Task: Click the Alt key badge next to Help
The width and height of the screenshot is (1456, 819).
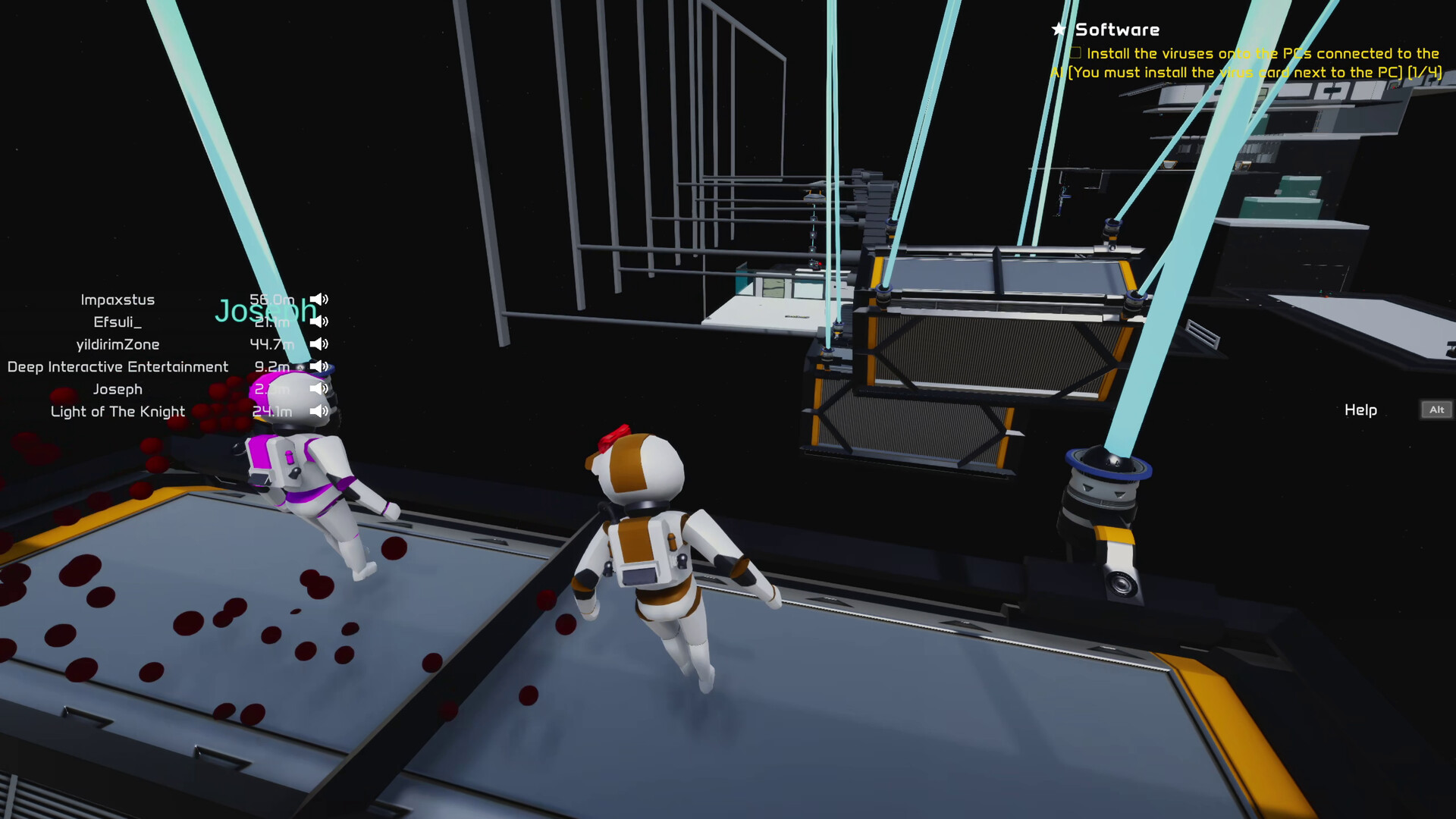Action: (1436, 409)
